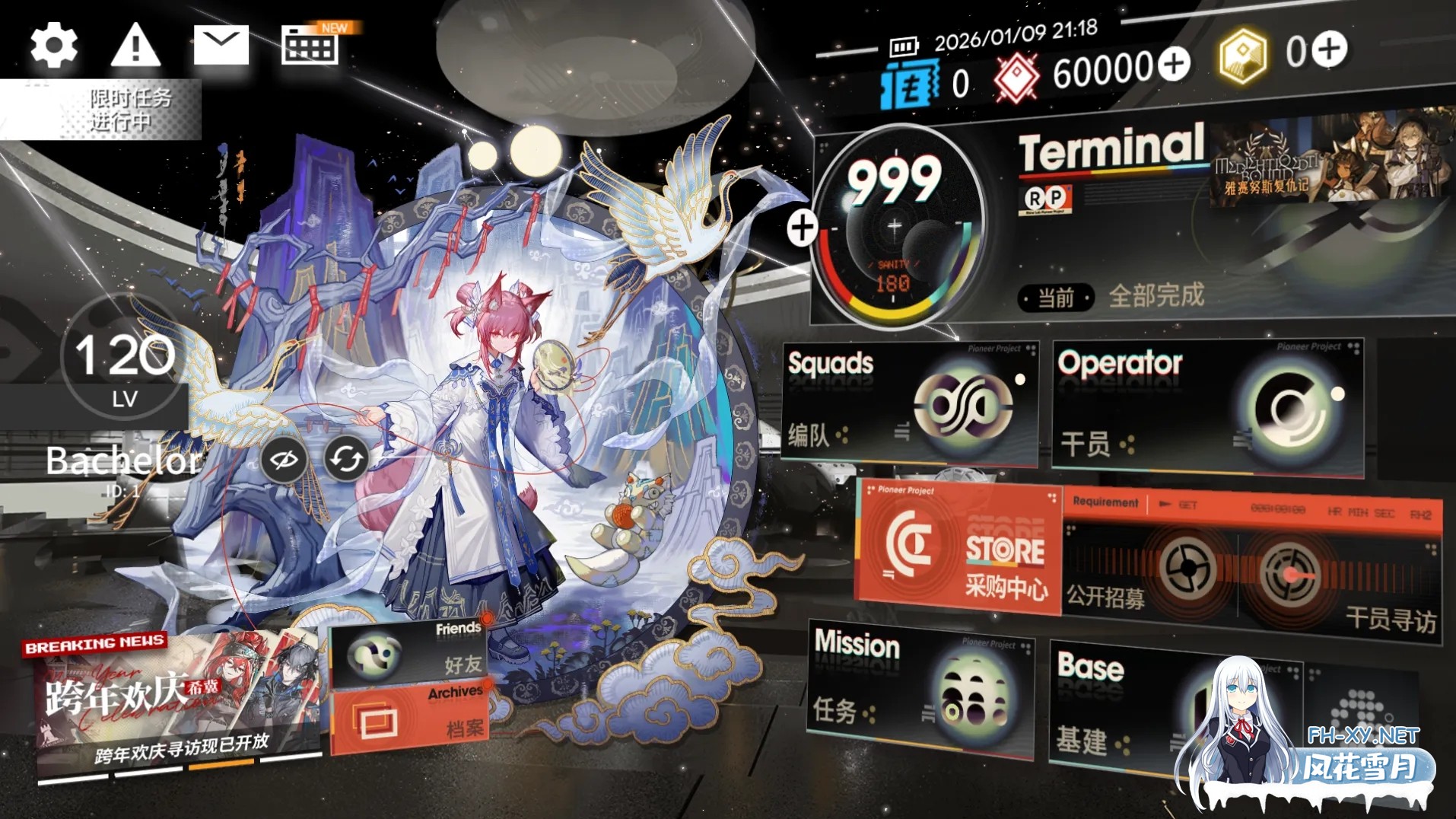Switch secretary animation with the refresh toggle
Image resolution: width=1456 pixels, height=819 pixels.
pyautogui.click(x=347, y=459)
